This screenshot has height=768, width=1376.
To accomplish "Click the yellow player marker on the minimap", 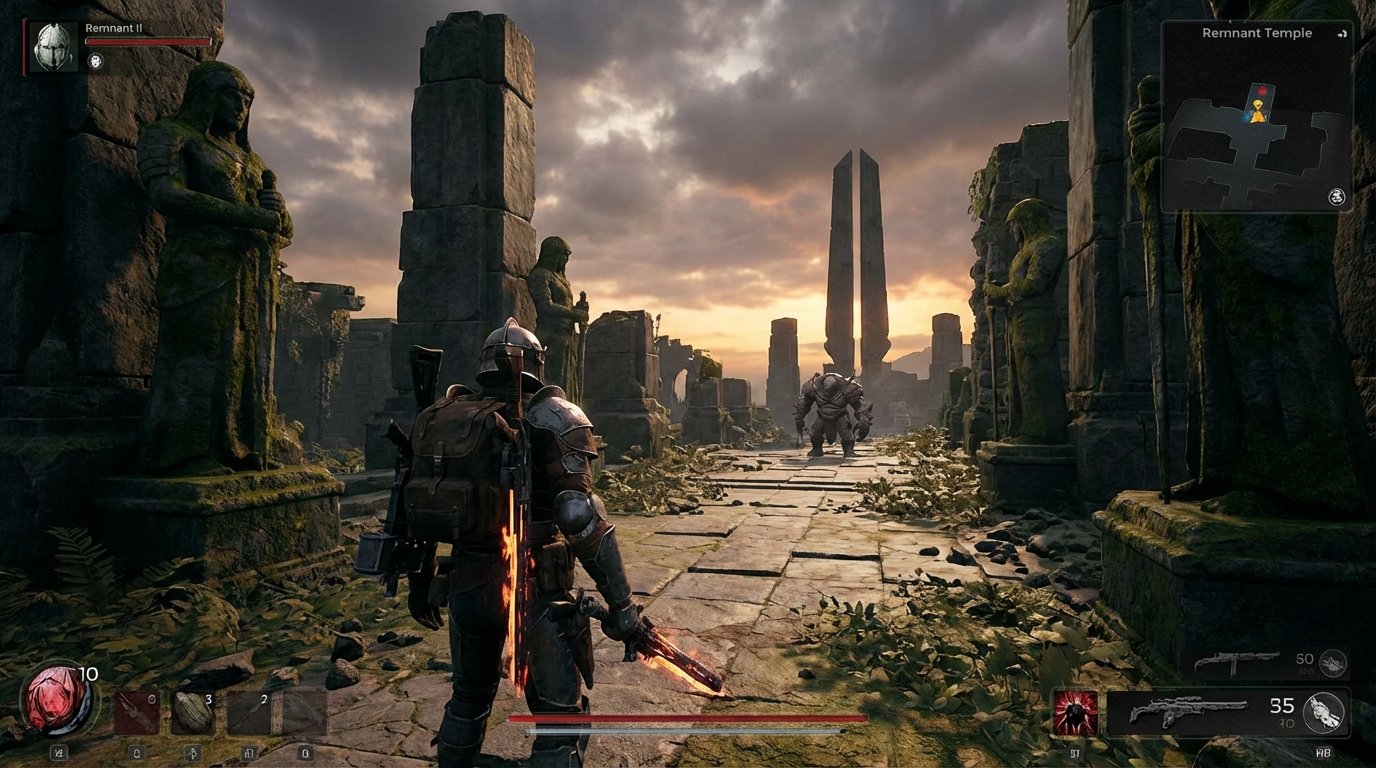I will 1258,111.
